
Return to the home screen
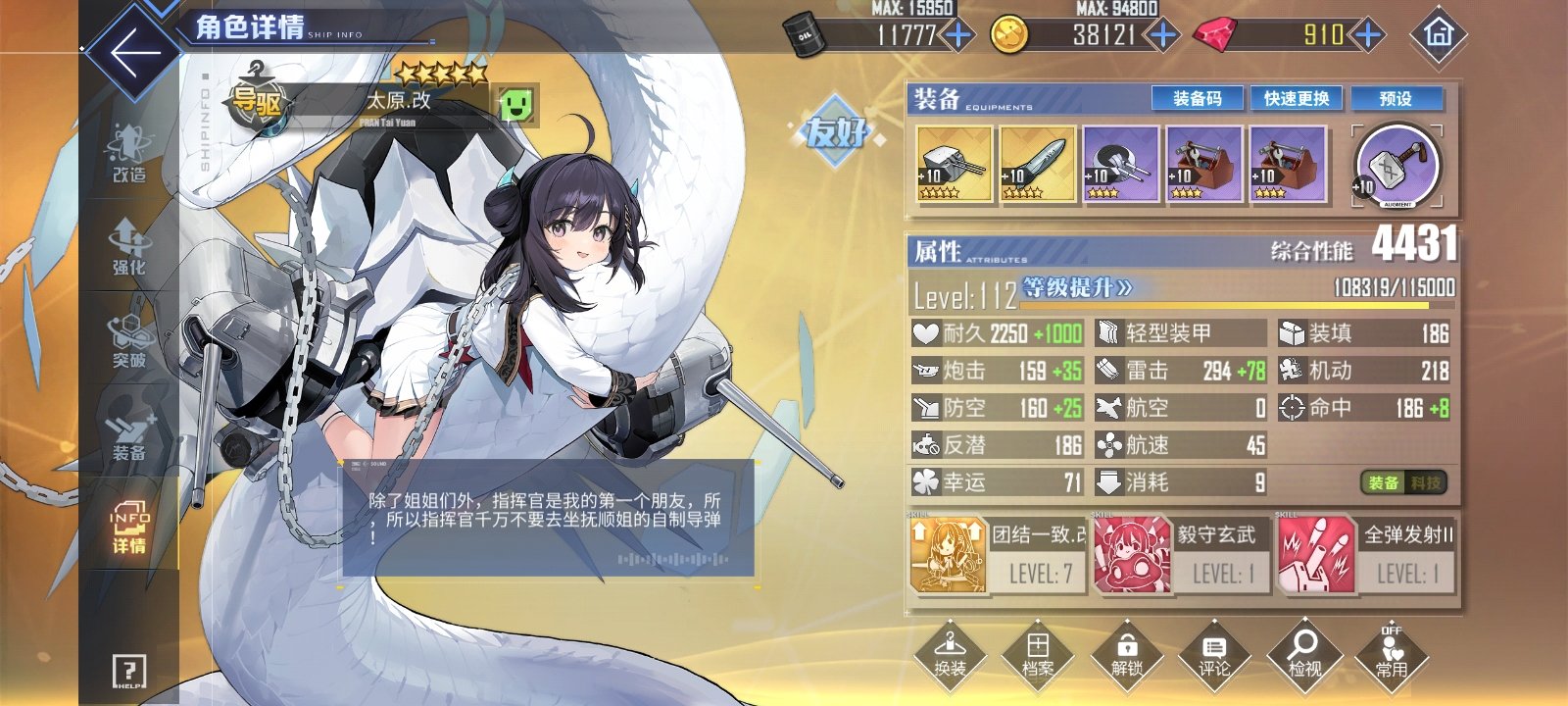coord(1438,35)
